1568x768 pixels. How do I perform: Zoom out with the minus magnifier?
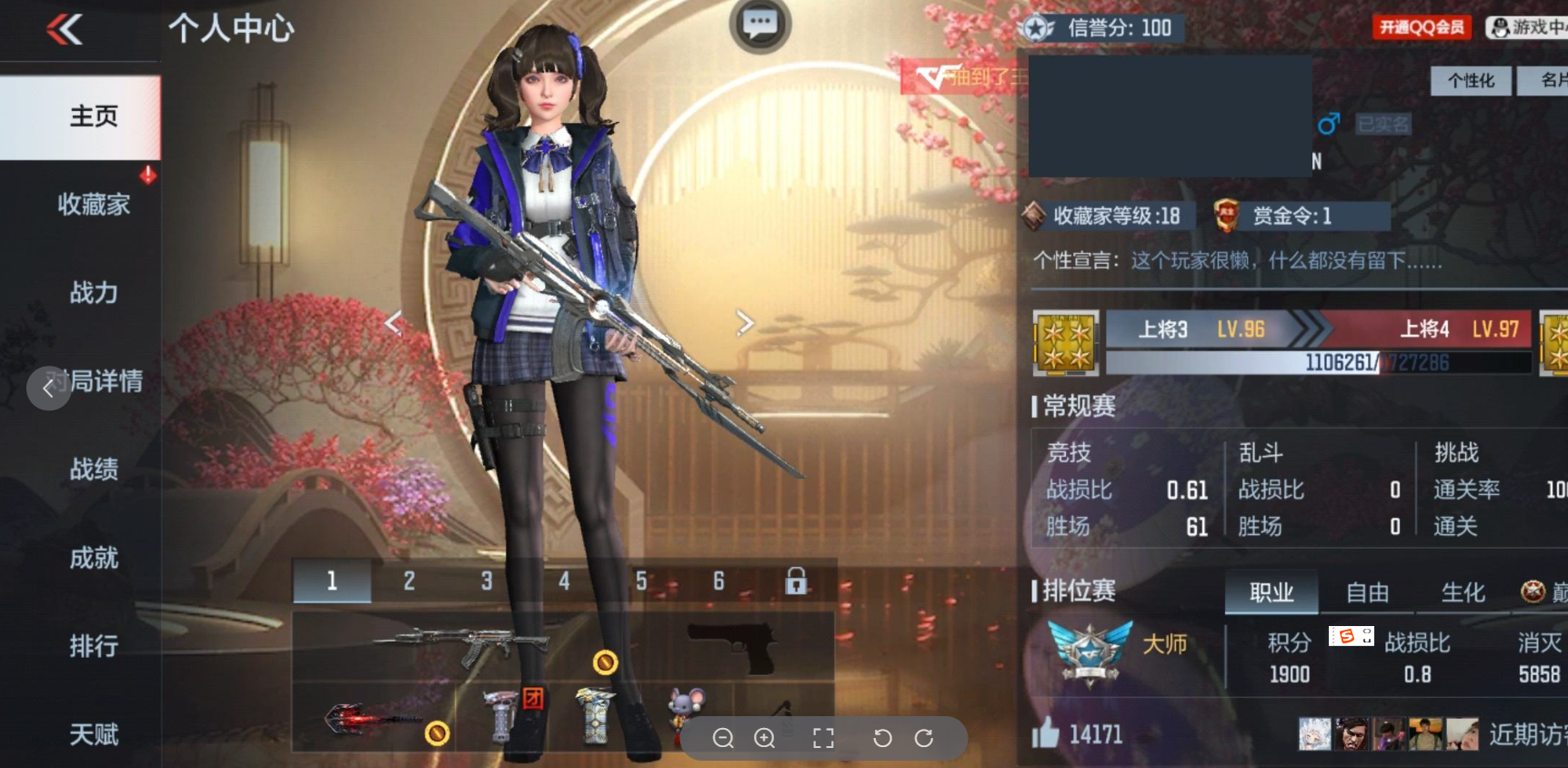pos(723,738)
